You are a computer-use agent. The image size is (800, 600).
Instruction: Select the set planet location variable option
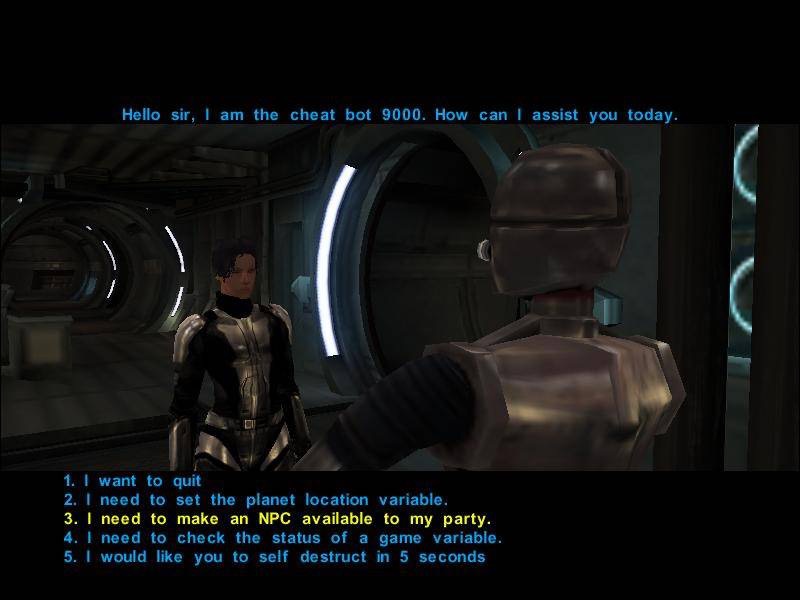click(256, 500)
